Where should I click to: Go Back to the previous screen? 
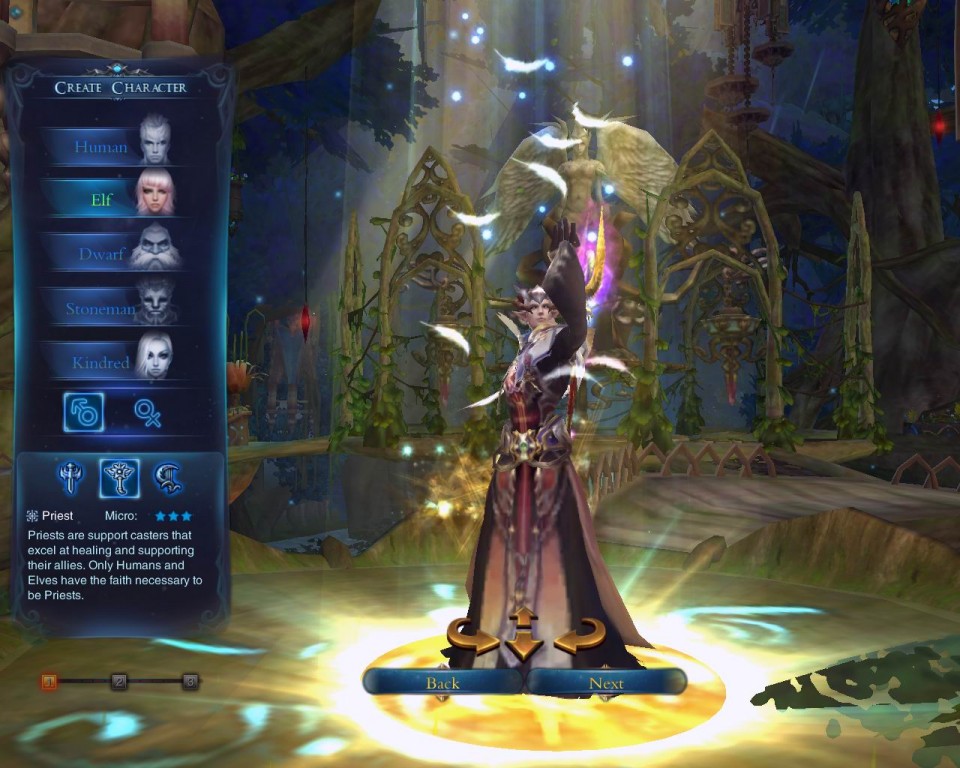442,683
